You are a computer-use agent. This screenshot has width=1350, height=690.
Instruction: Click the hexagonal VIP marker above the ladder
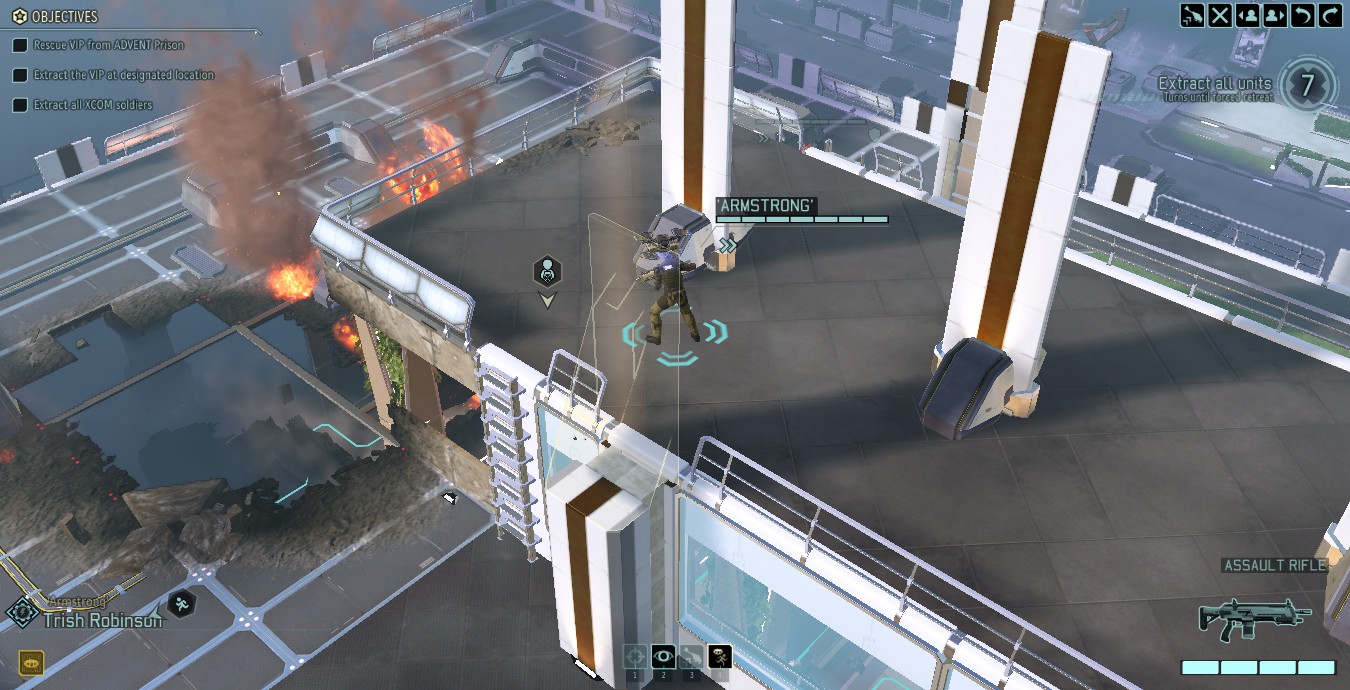tap(547, 270)
